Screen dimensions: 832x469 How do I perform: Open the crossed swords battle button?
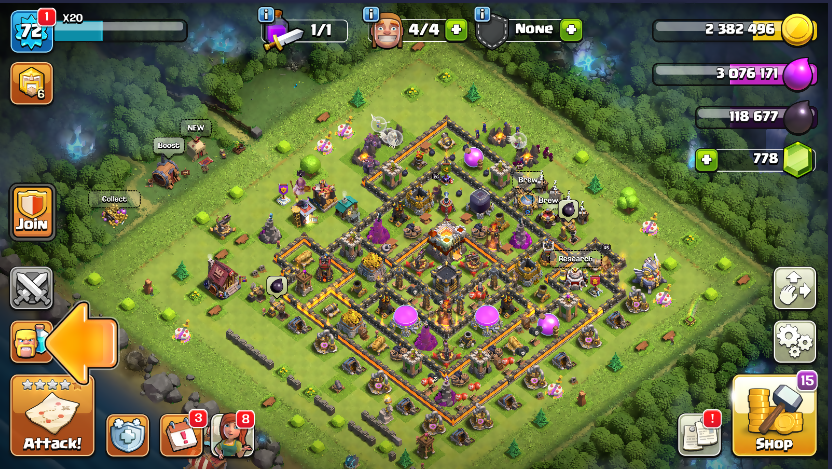point(31,289)
